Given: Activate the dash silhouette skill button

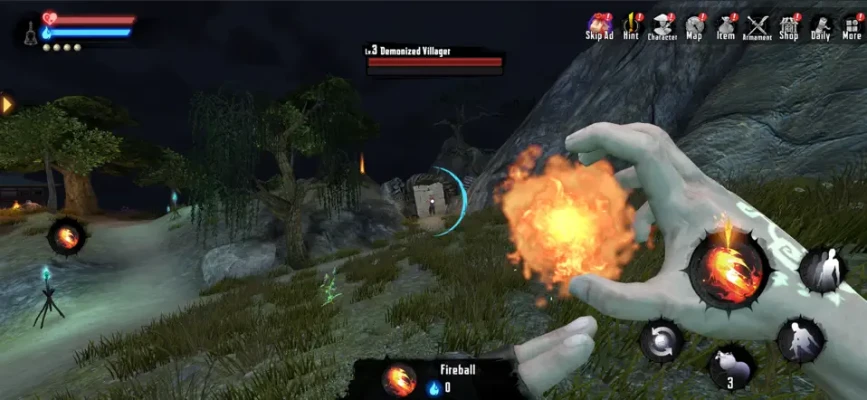Looking at the screenshot, I should [x=801, y=340].
